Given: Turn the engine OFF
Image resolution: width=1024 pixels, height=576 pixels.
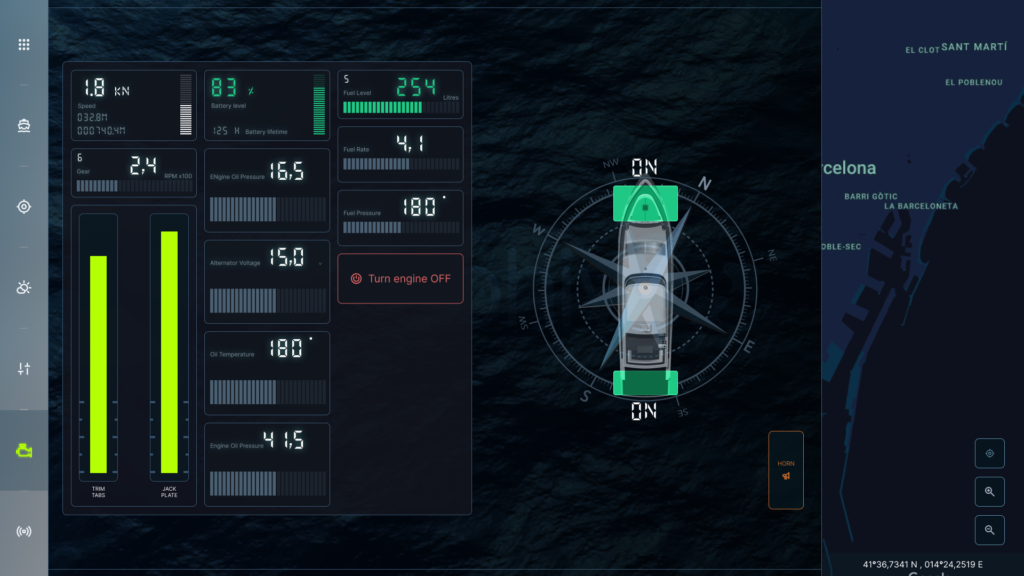Looking at the screenshot, I should coord(400,279).
